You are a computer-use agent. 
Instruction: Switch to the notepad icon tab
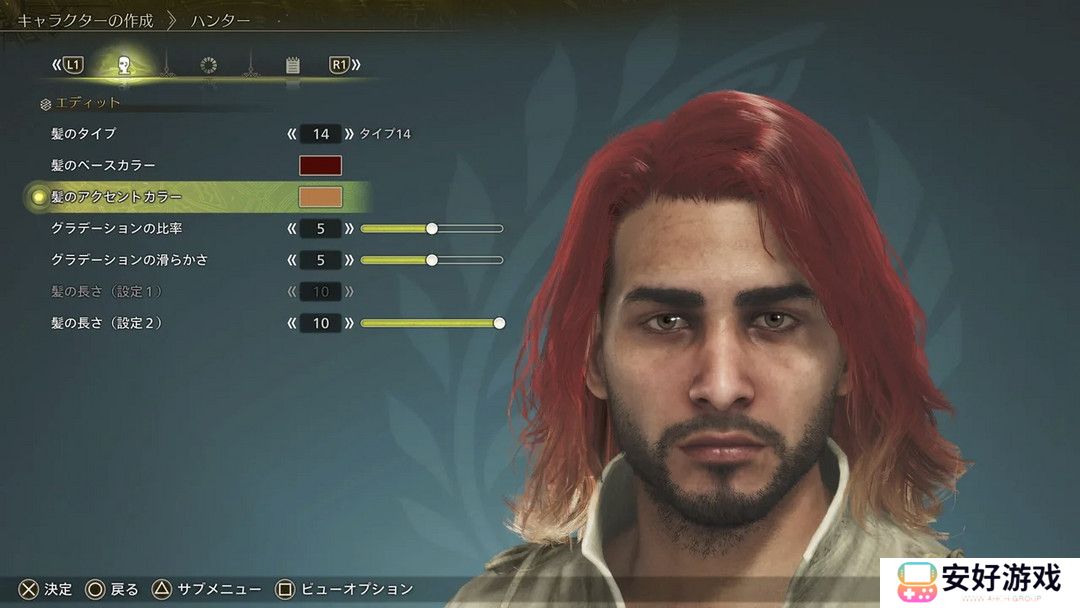point(292,66)
